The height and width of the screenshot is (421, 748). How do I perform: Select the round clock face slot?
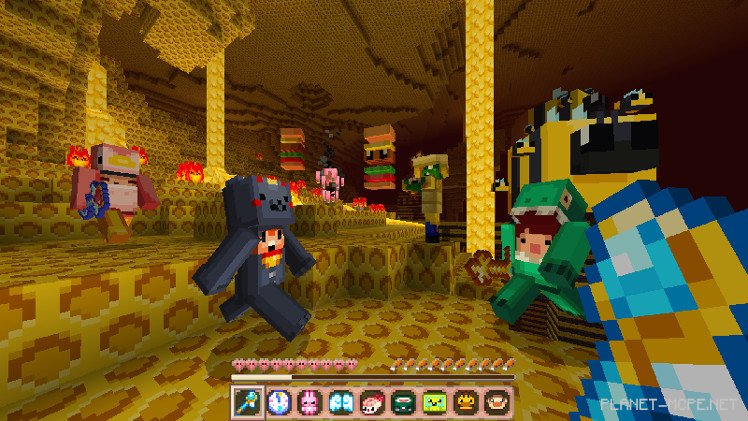[x=278, y=401]
